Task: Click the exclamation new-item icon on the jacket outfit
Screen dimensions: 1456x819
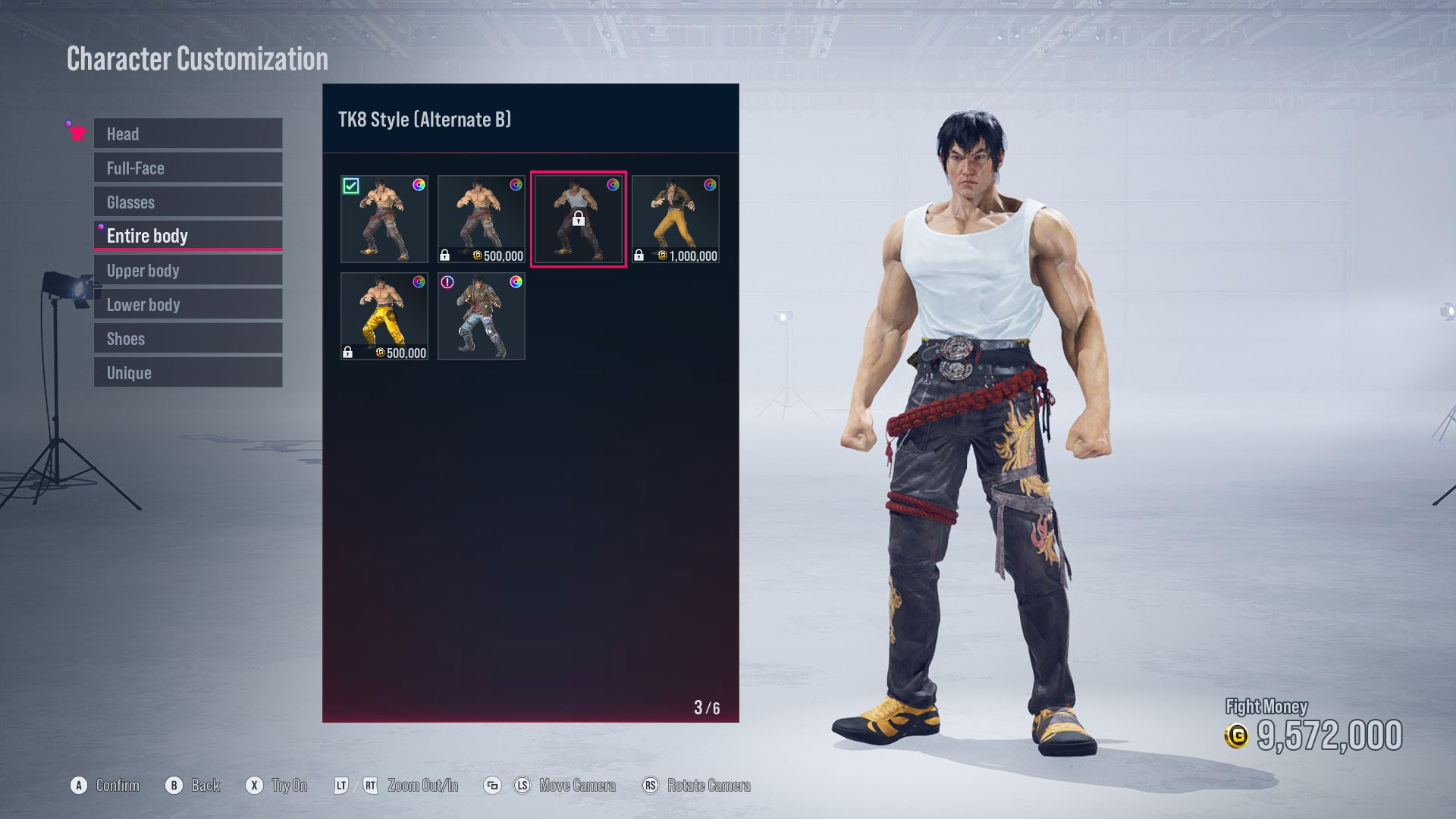Action: 447,282
